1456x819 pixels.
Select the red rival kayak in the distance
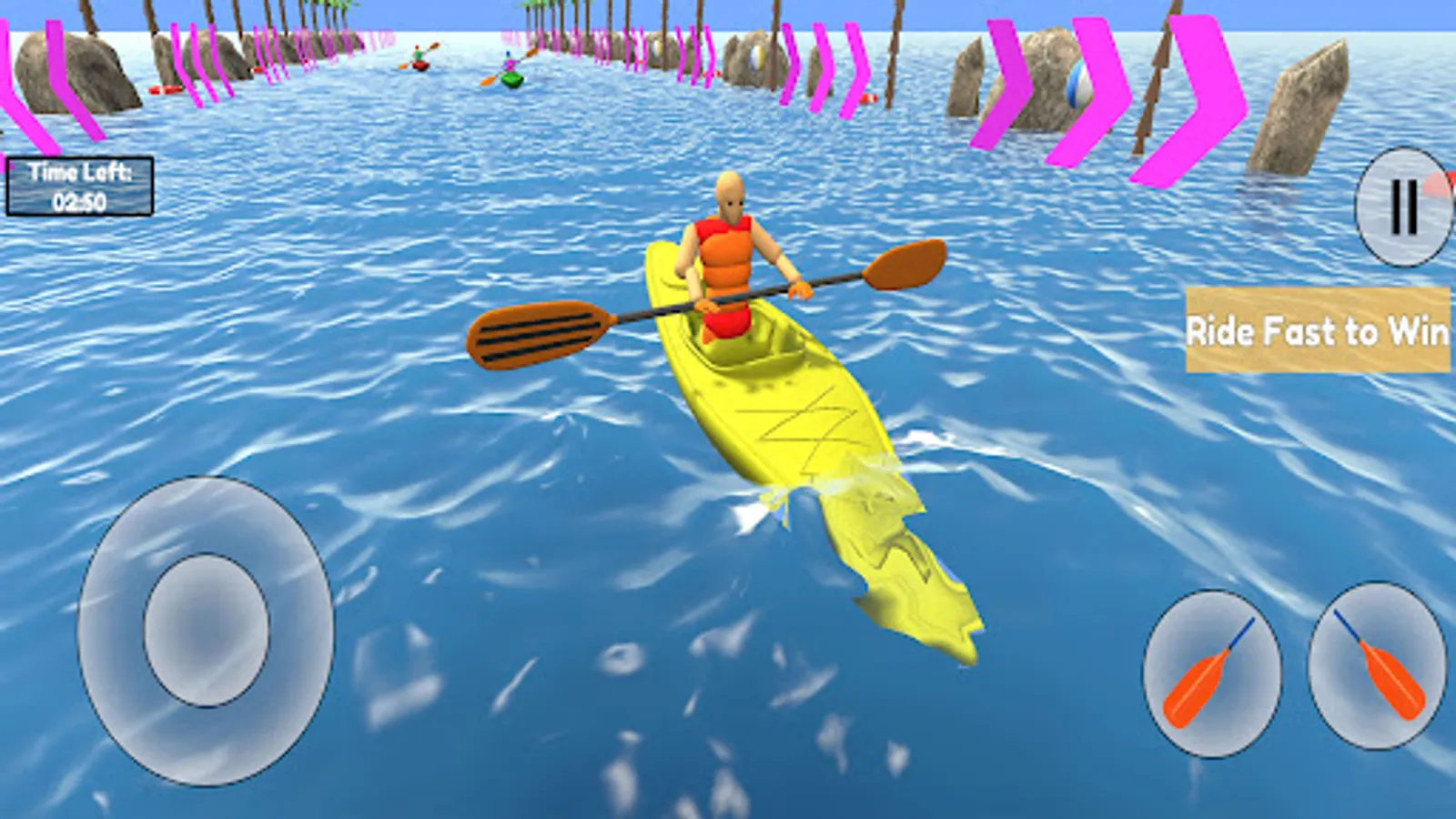tap(420, 64)
